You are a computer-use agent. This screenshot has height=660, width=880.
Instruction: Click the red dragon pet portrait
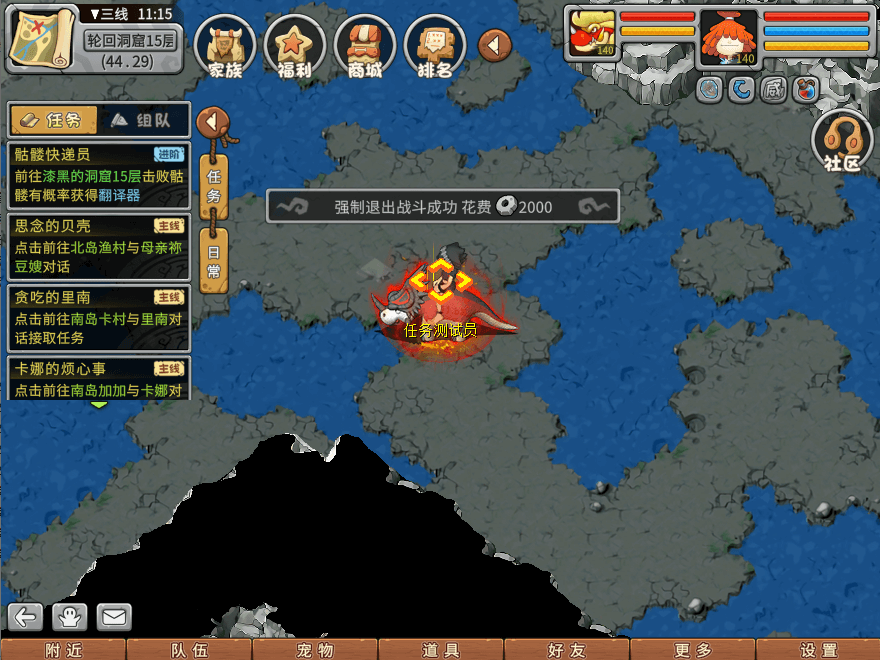click(592, 36)
